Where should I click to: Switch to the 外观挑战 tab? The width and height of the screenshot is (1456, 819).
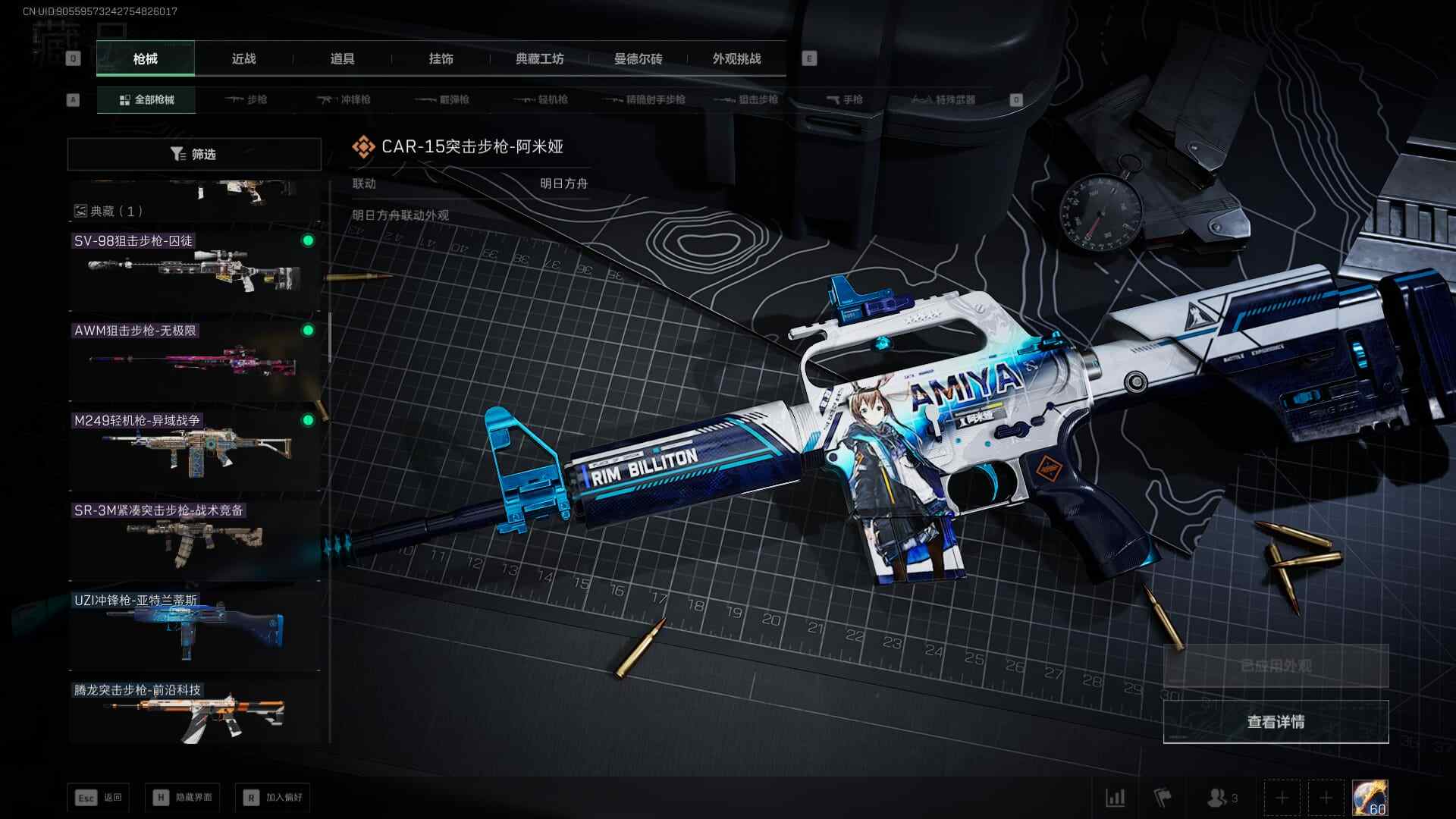[736, 58]
